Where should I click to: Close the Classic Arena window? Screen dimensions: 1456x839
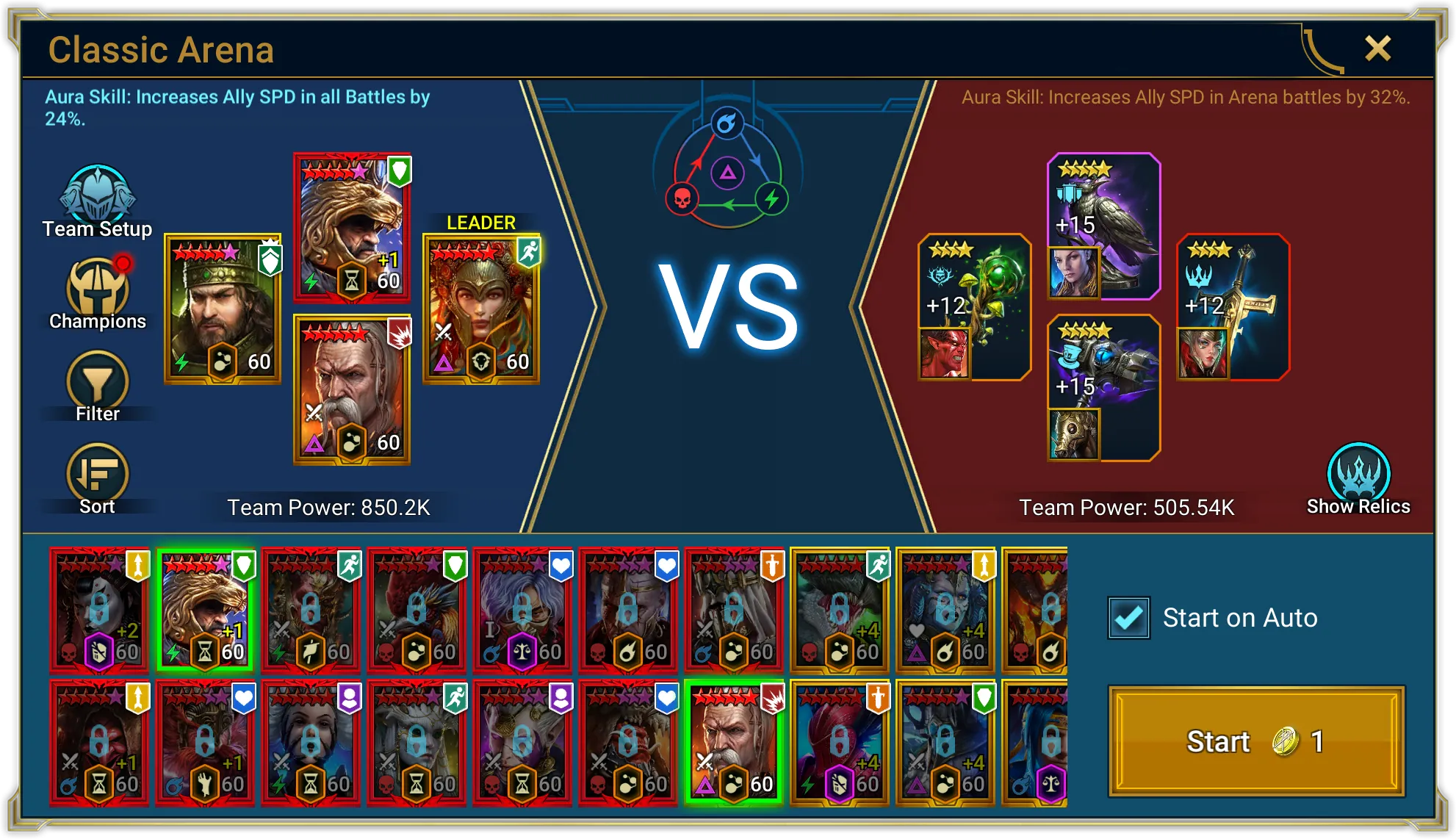[1377, 49]
